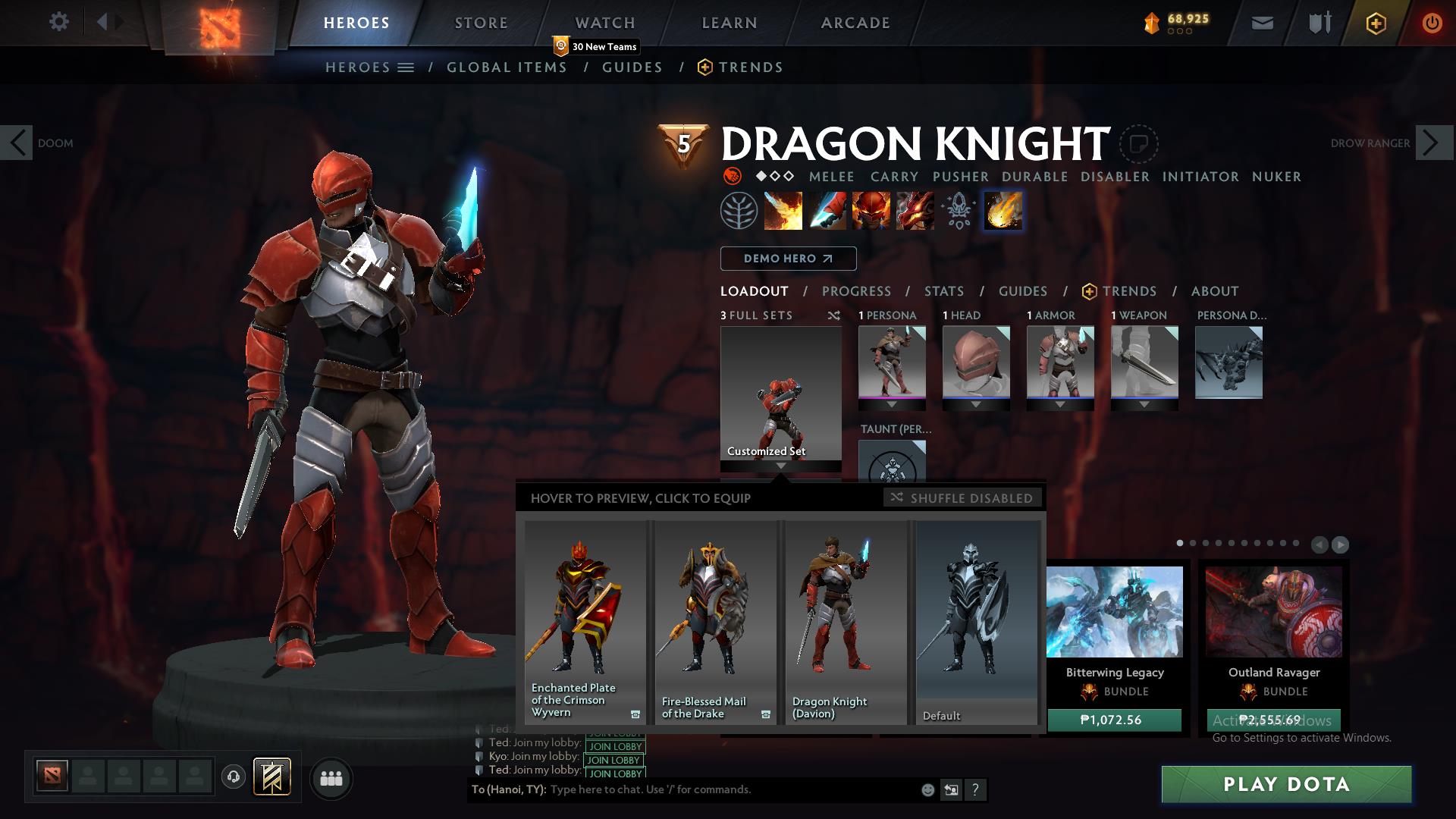Toggle shuffle for Full Sets loadout
This screenshot has height=819, width=1456.
coord(834,315)
